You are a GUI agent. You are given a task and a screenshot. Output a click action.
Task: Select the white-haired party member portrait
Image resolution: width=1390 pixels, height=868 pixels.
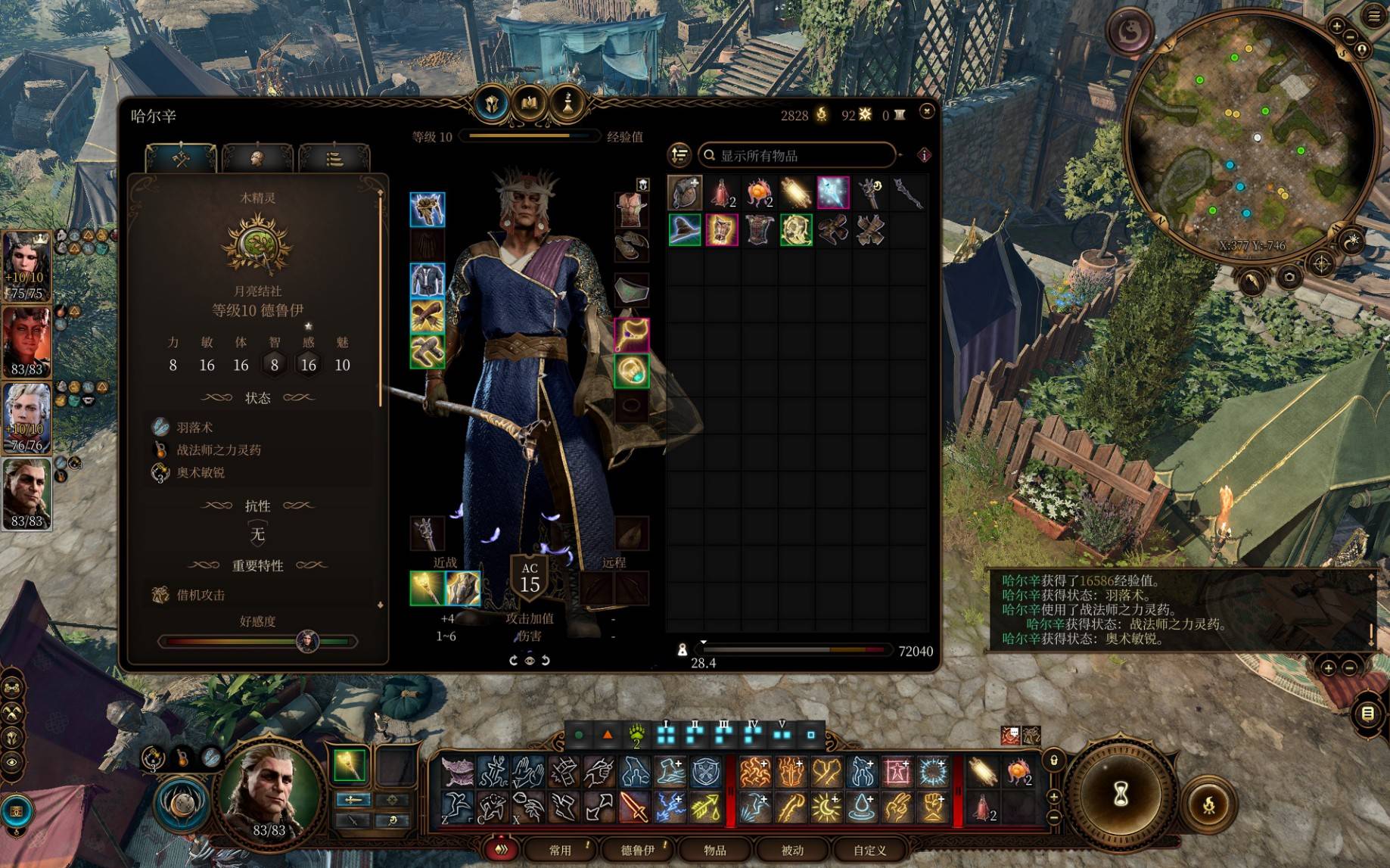tap(26, 417)
